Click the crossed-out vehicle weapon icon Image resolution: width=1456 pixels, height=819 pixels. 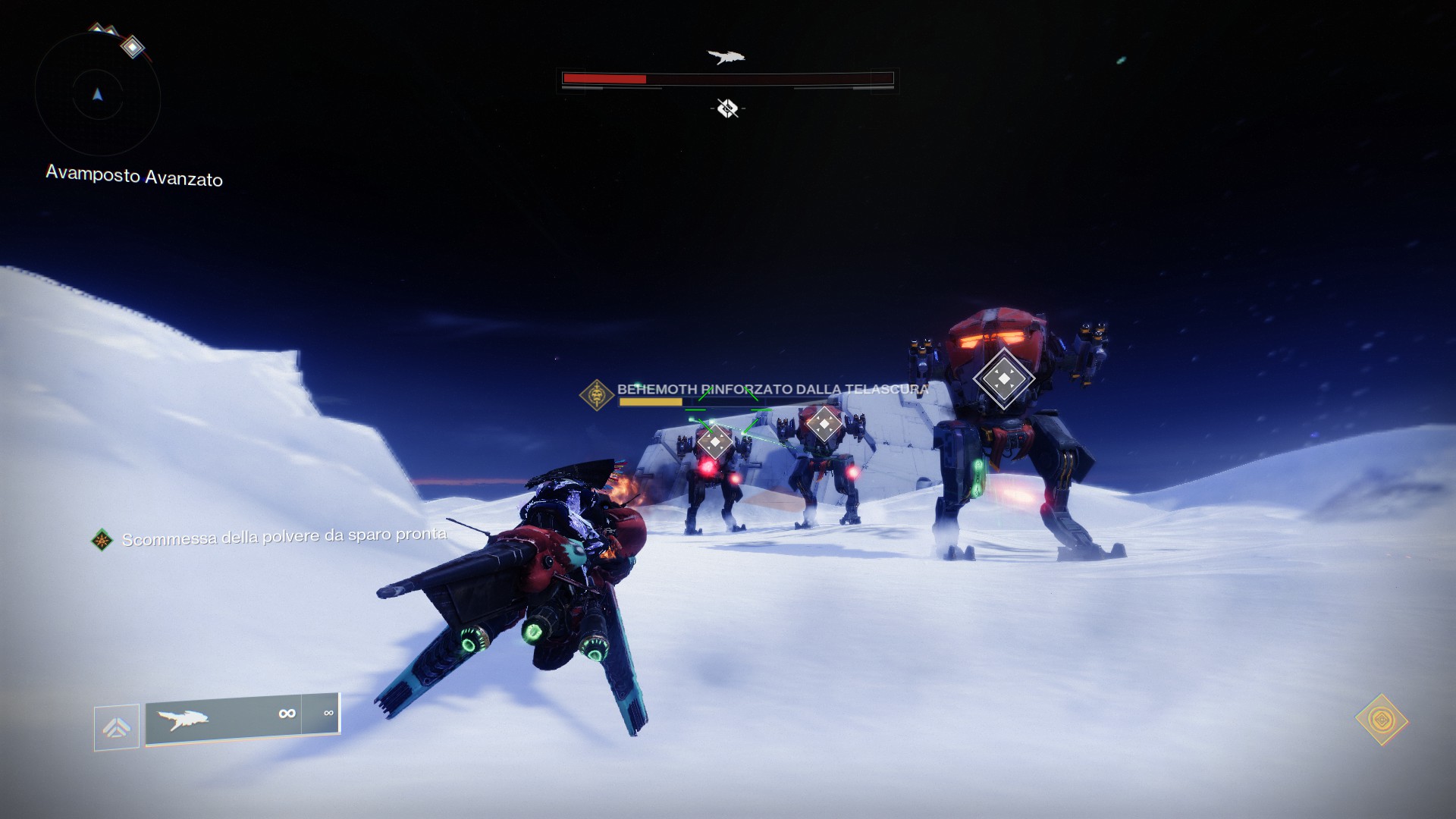(x=727, y=107)
